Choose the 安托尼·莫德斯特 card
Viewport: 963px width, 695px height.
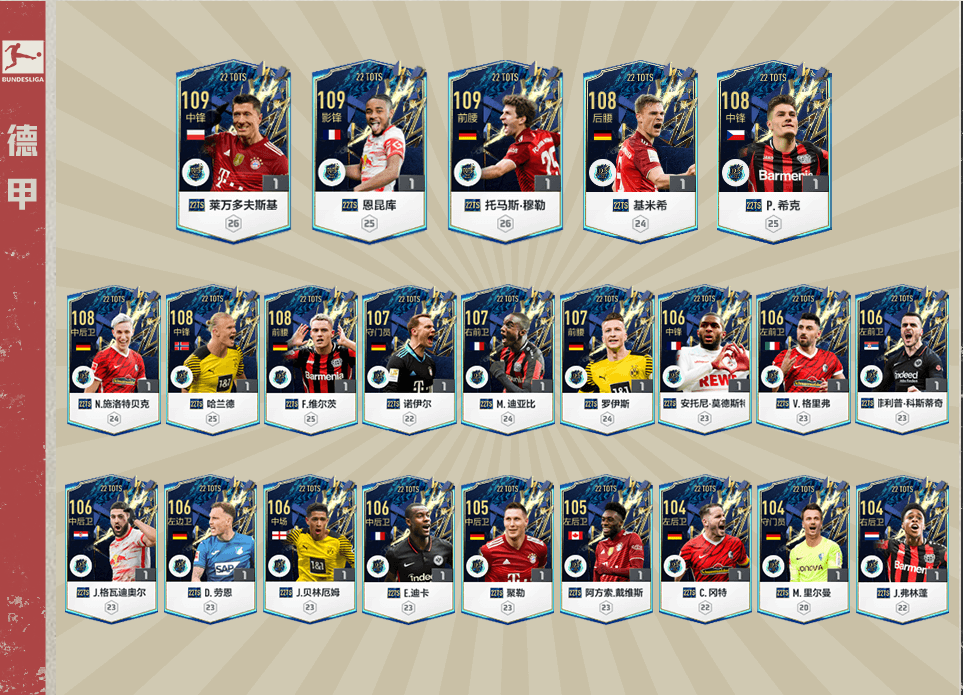point(704,357)
